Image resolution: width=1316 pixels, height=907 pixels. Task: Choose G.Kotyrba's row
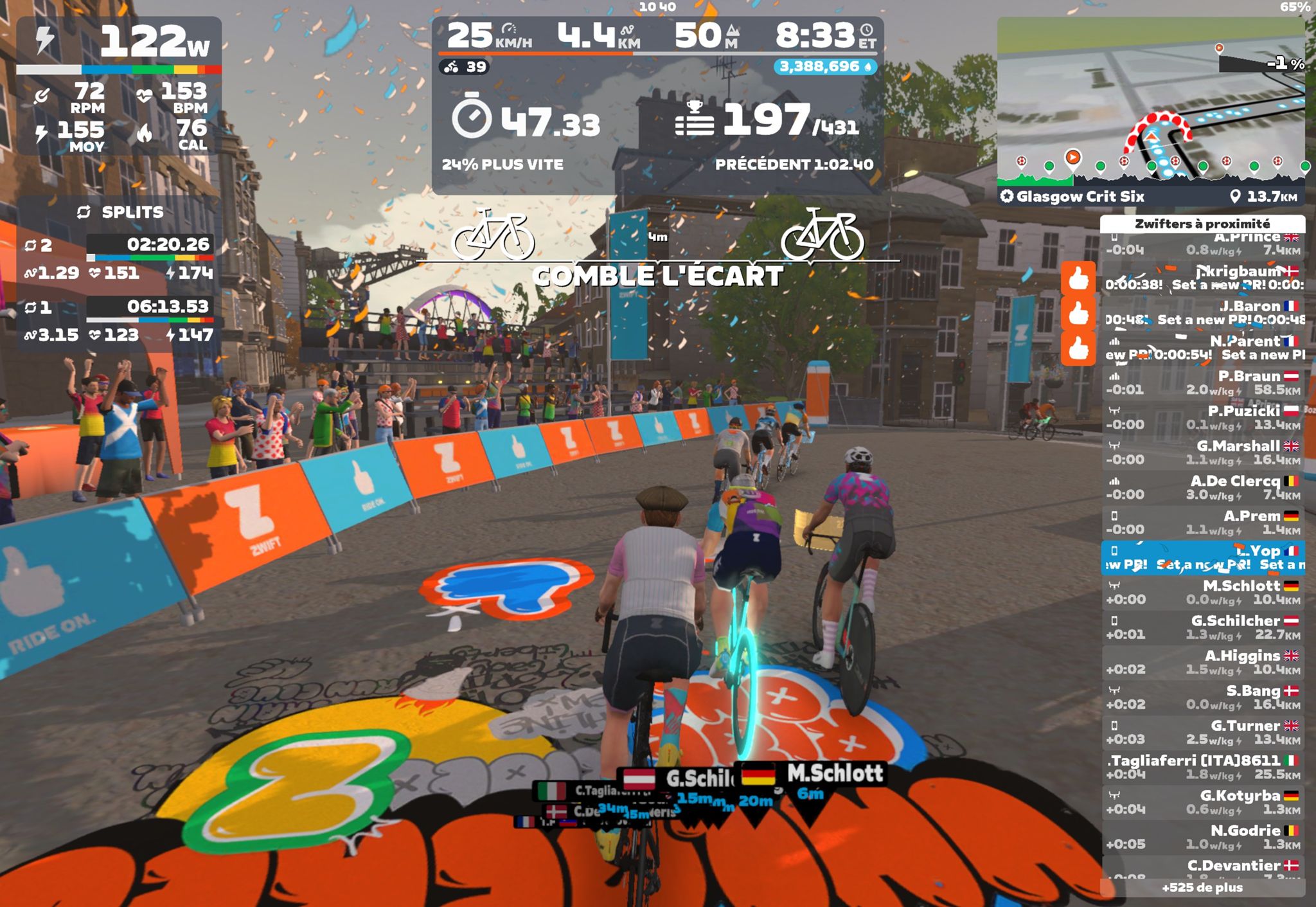(1202, 802)
